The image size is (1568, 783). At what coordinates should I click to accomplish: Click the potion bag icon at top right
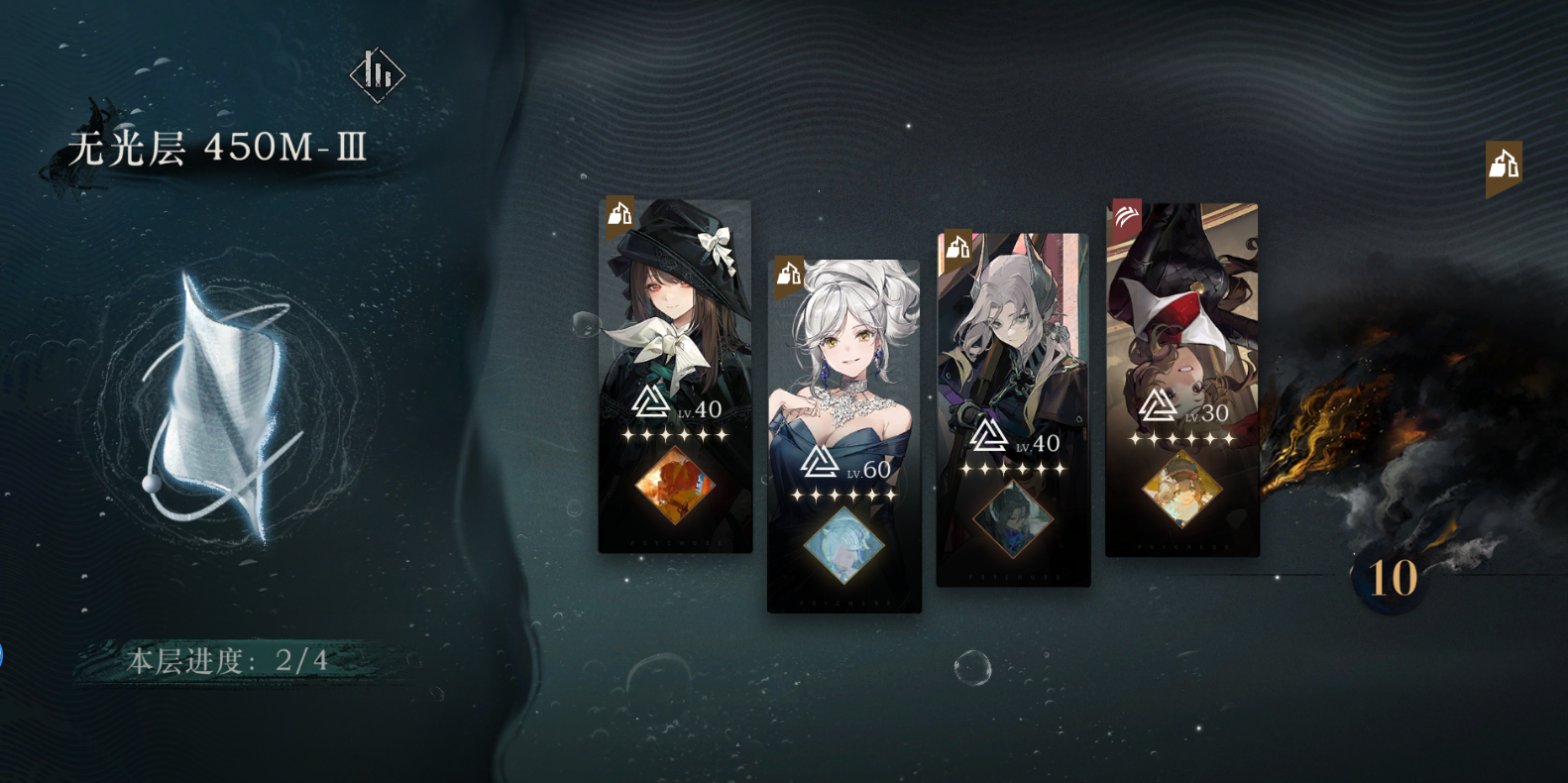1503,165
